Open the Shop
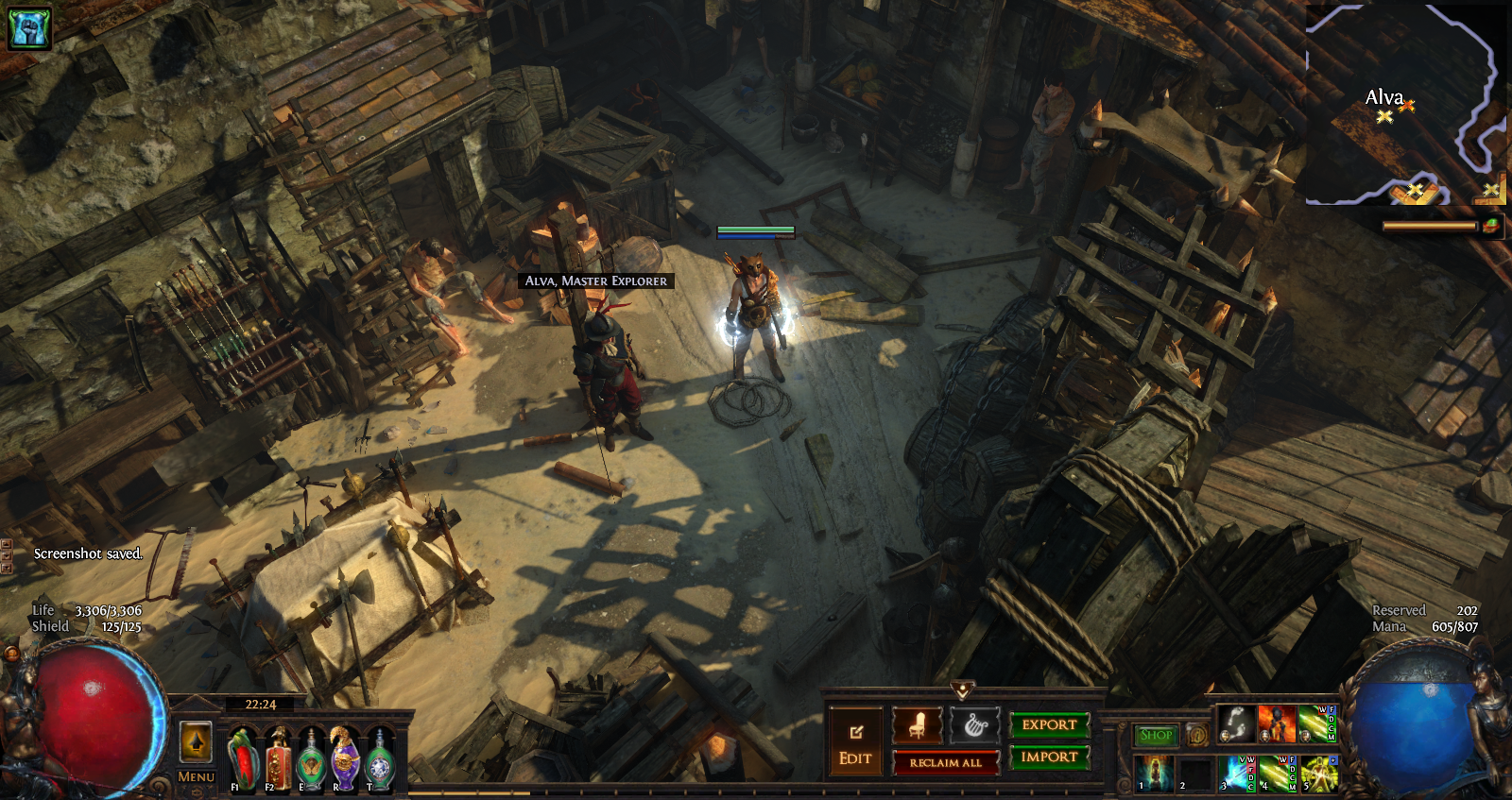The width and height of the screenshot is (1512, 800). coord(1156,735)
